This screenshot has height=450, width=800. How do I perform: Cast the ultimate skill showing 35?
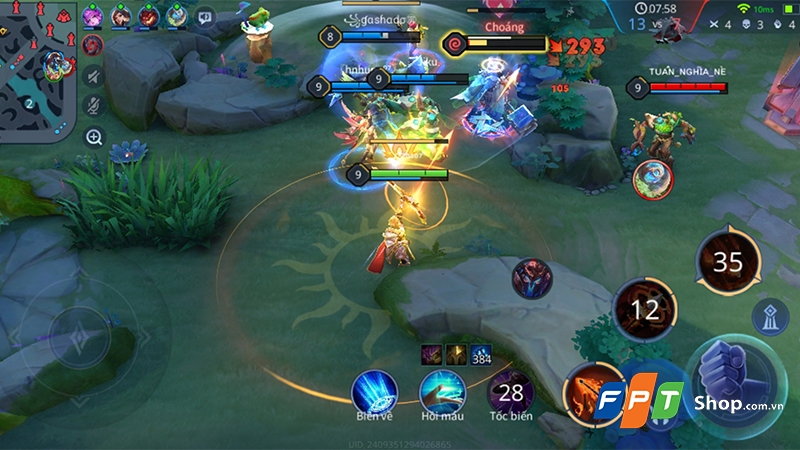(728, 262)
